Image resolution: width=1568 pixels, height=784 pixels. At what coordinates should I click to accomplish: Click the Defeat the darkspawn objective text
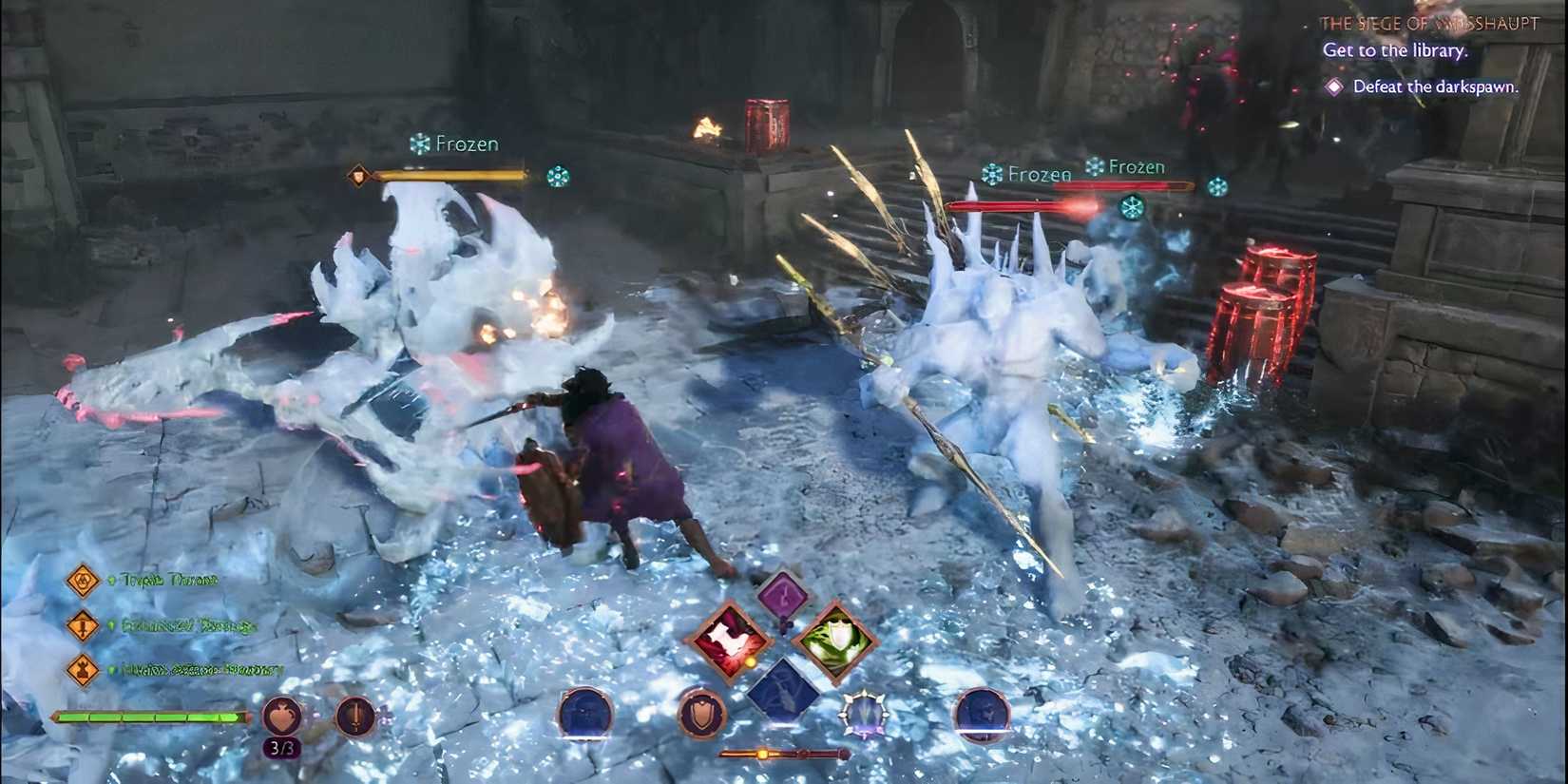coord(1437,86)
